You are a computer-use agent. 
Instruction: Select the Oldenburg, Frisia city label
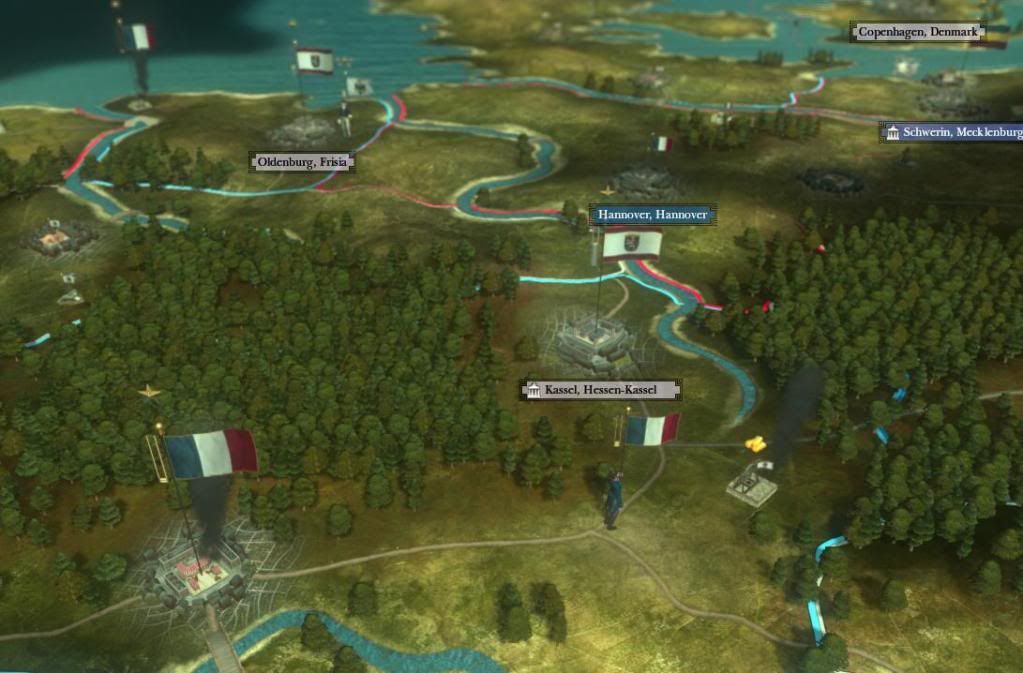point(302,161)
